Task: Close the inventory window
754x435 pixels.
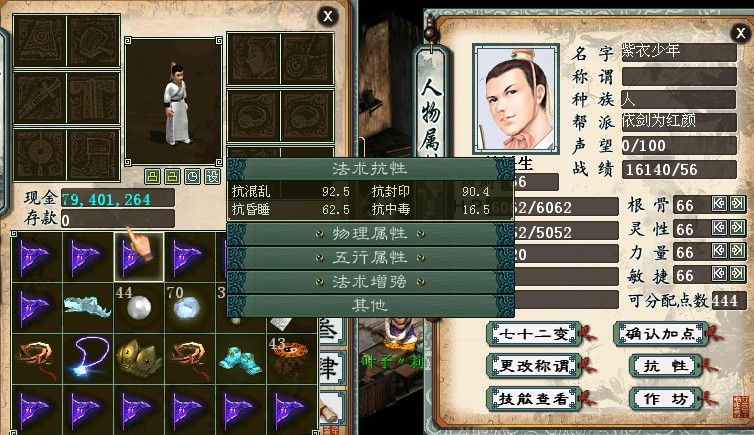Action: (327, 15)
